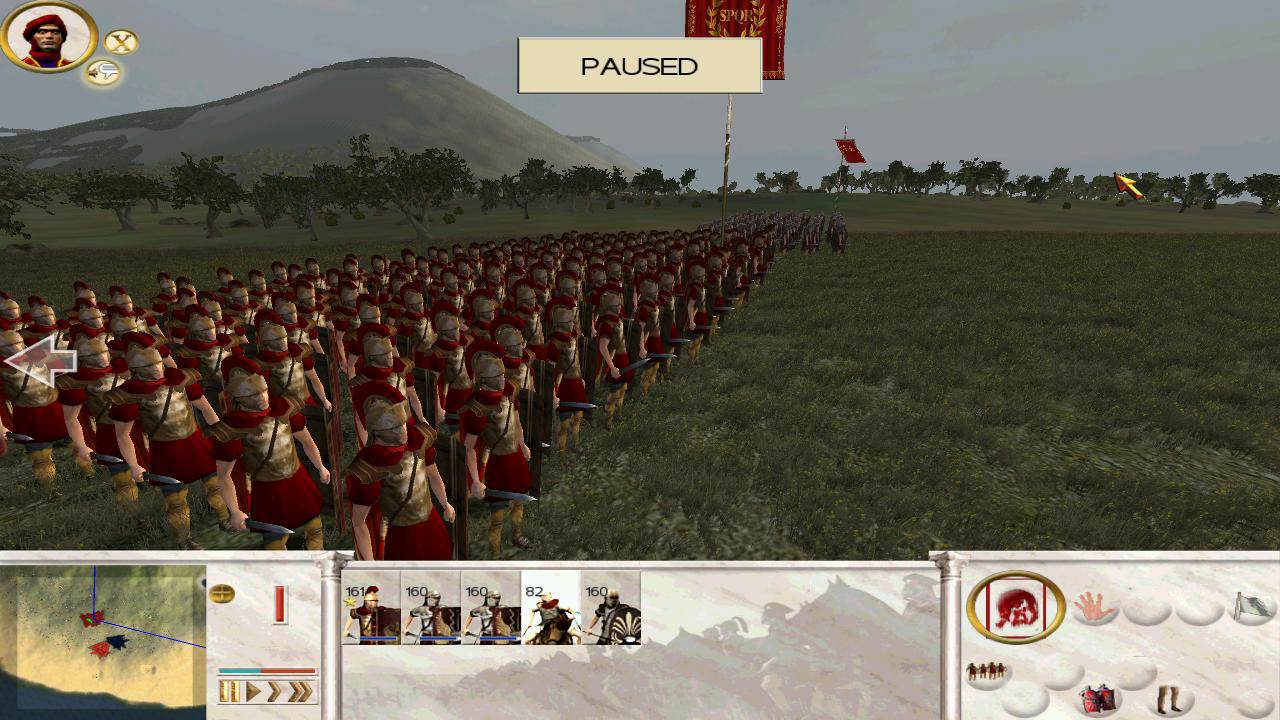
Task: Issue the halt order with the red hand
Action: pyautogui.click(x=1095, y=606)
